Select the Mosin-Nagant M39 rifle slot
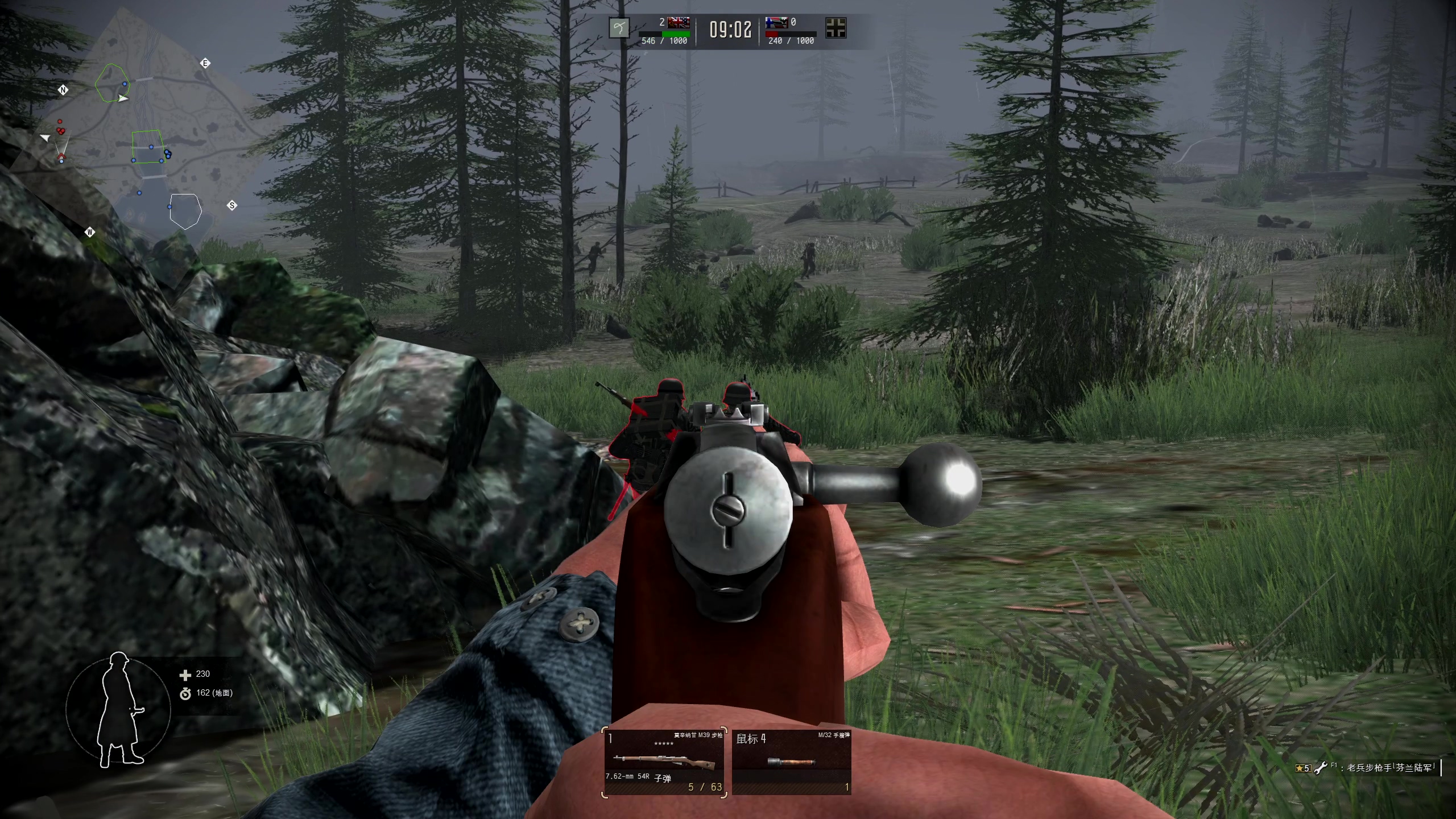The image size is (1456, 819). coord(665,762)
